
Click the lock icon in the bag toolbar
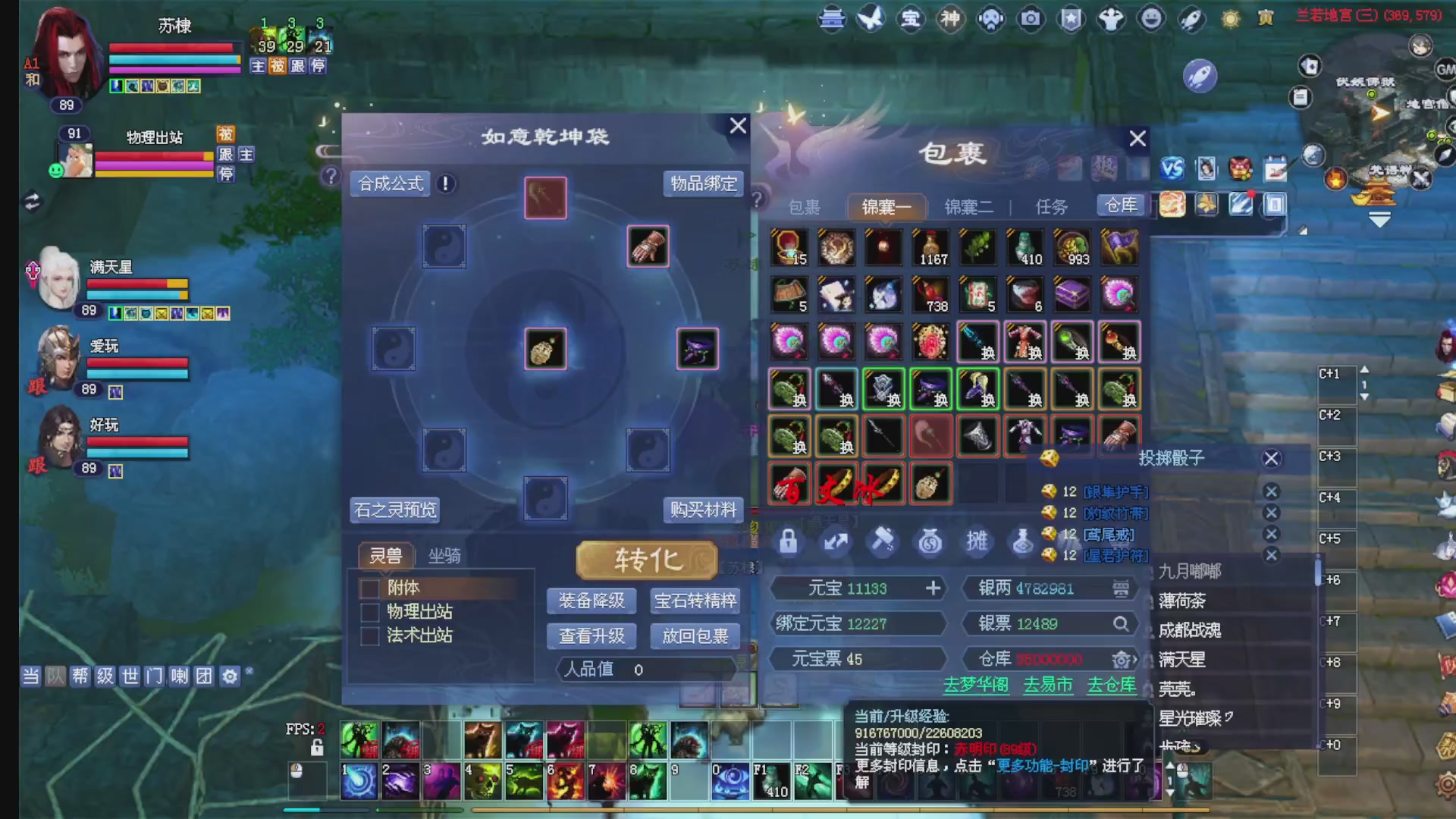tap(789, 541)
